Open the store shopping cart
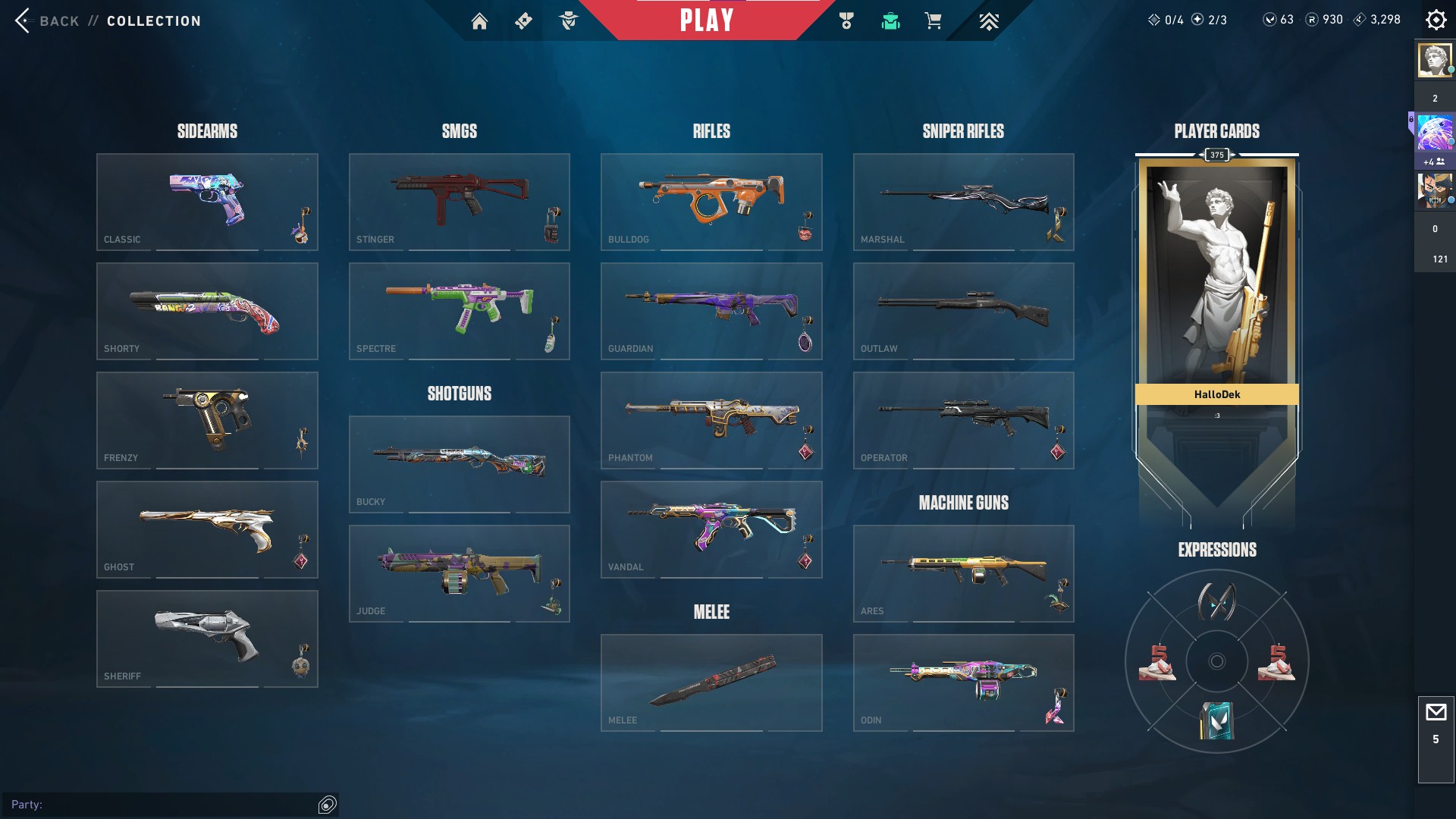 (933, 21)
